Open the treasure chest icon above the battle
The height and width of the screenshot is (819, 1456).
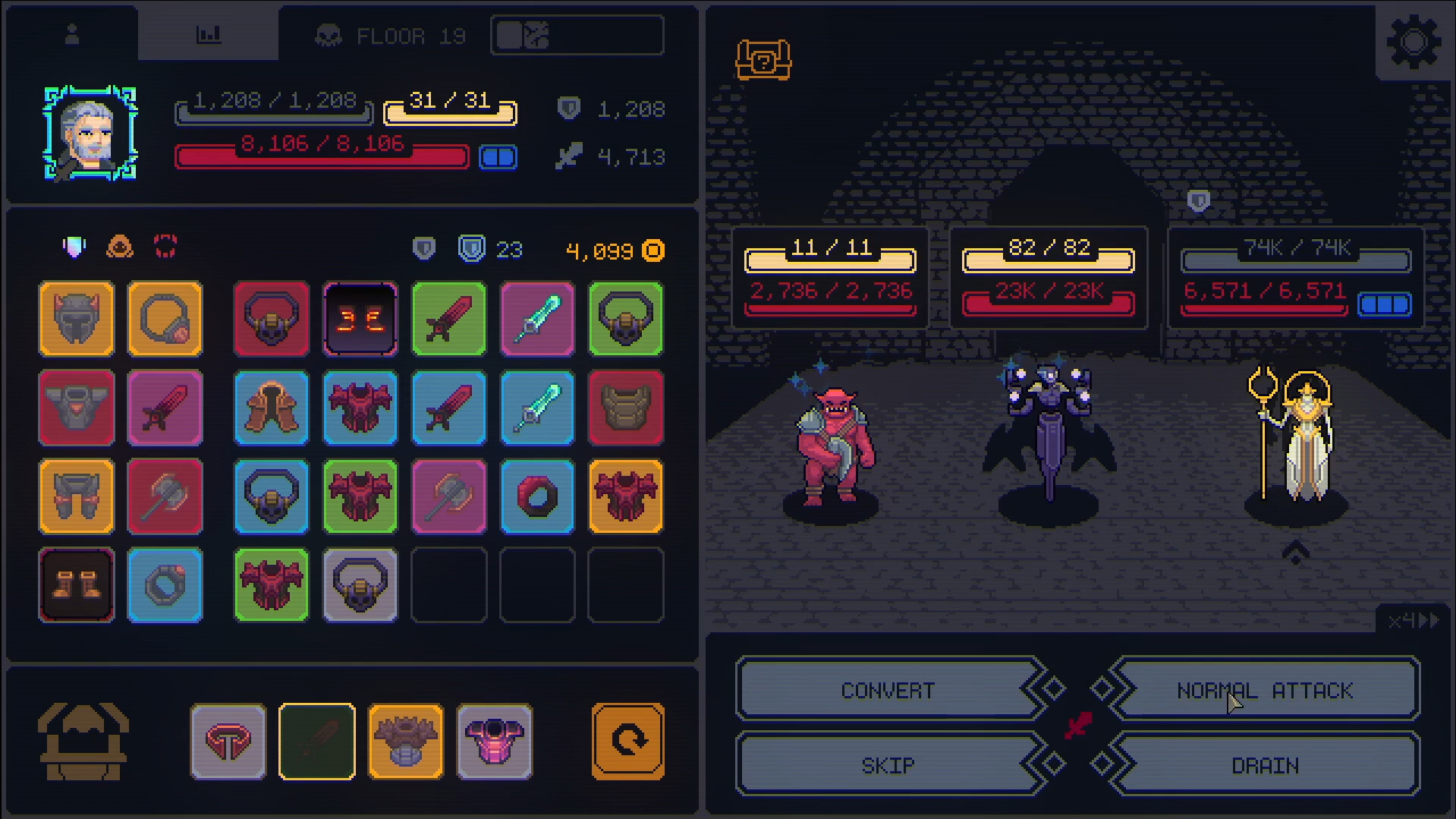coord(763,61)
